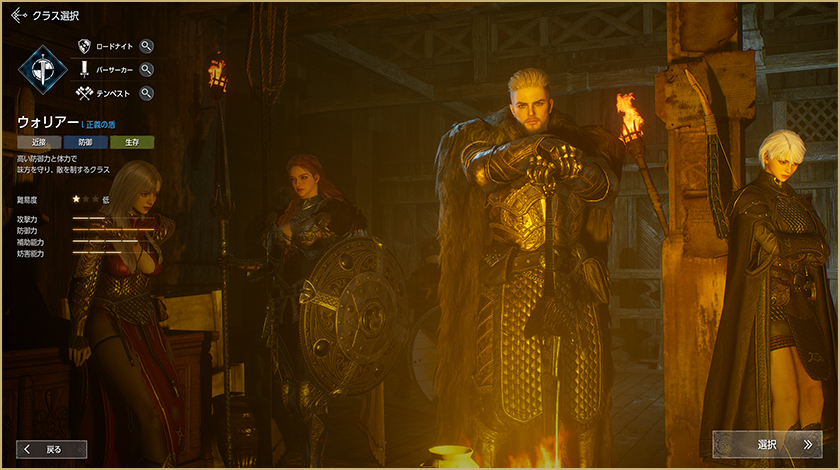Go back with the 戻る button
This screenshot has height=470, width=840.
tap(52, 449)
